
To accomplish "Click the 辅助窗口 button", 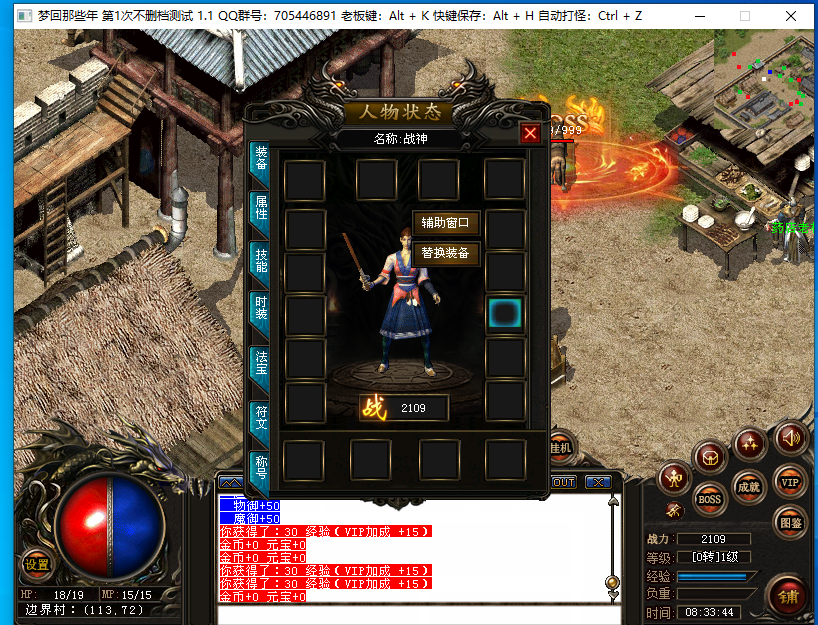I will point(446,223).
